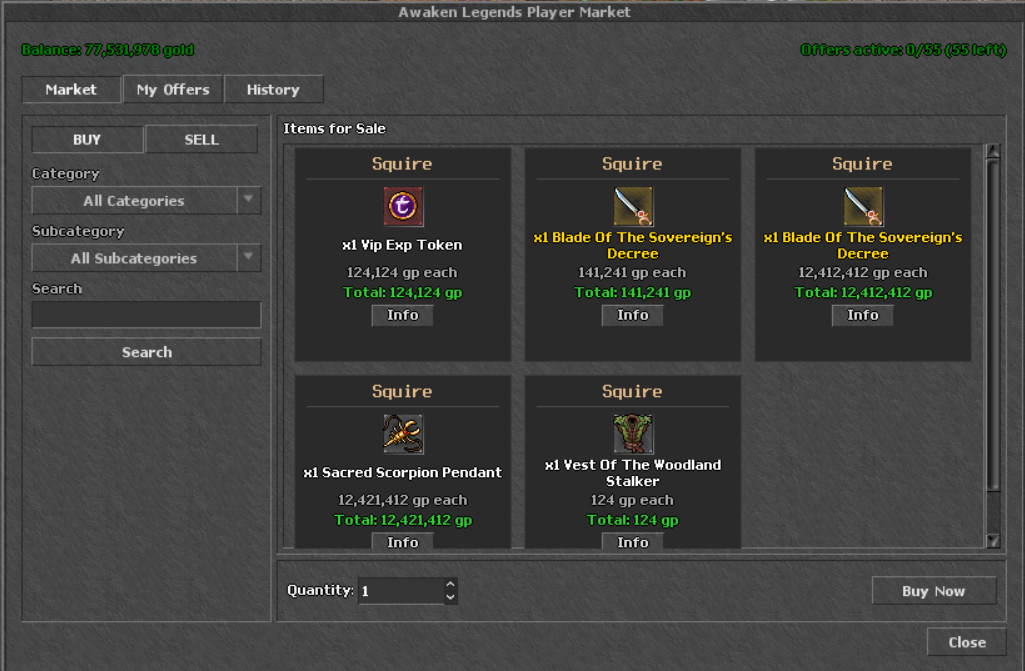Pick the Vest Of The Woodland Stalker icon
This screenshot has width=1025, height=671.
coord(633,434)
